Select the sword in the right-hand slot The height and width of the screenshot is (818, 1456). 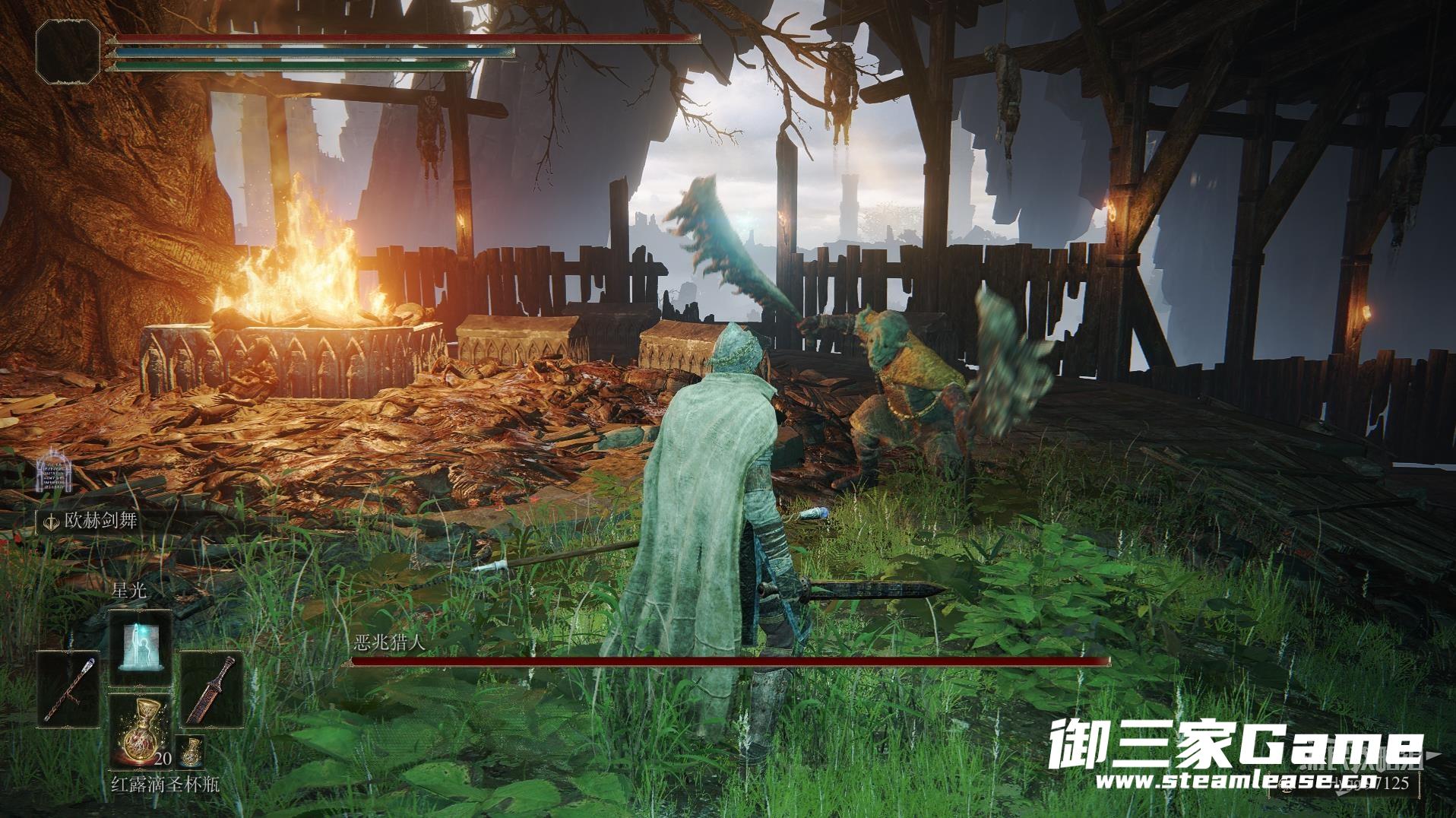click(x=211, y=688)
